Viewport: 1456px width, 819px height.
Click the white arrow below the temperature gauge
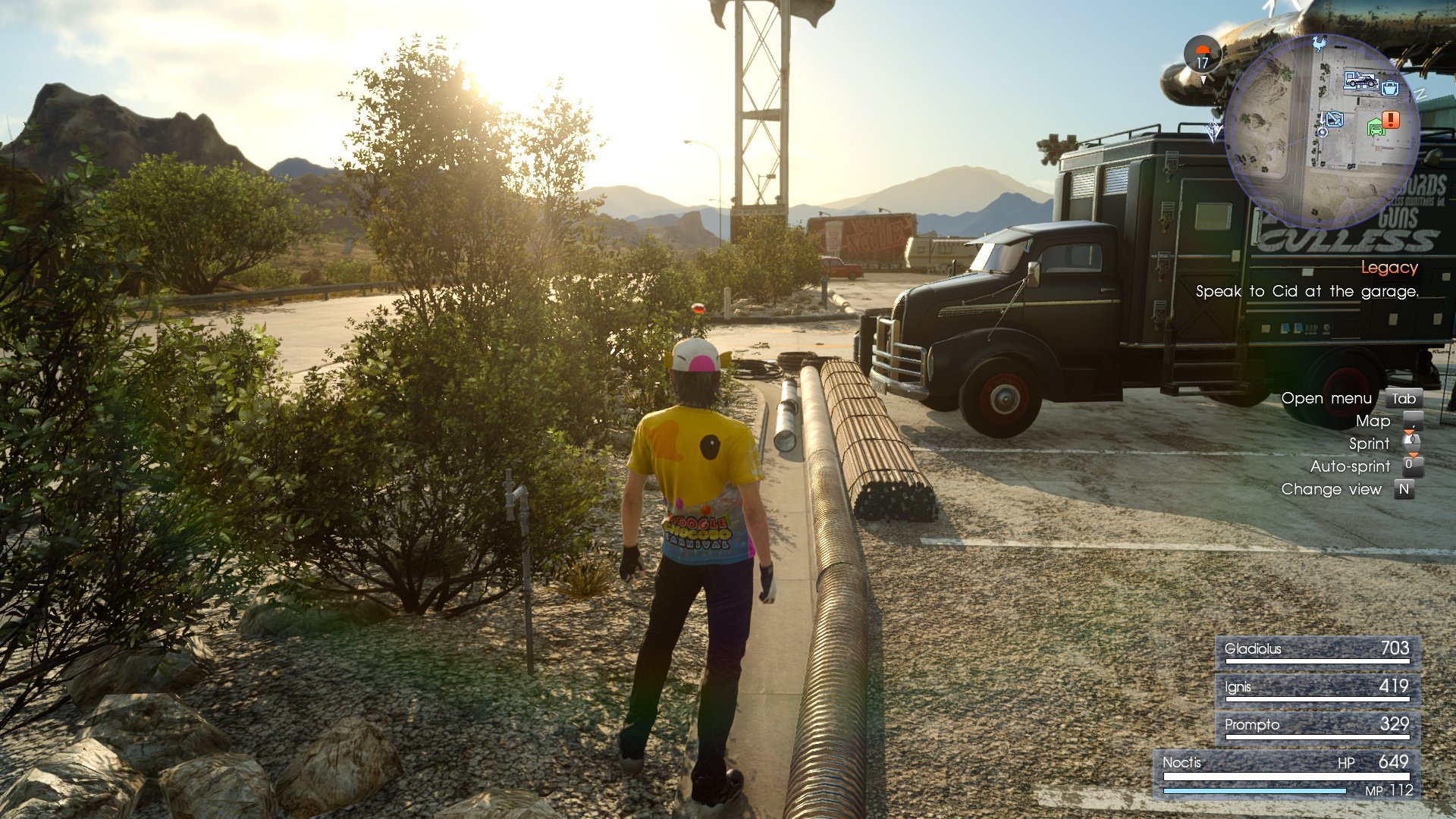1203,79
